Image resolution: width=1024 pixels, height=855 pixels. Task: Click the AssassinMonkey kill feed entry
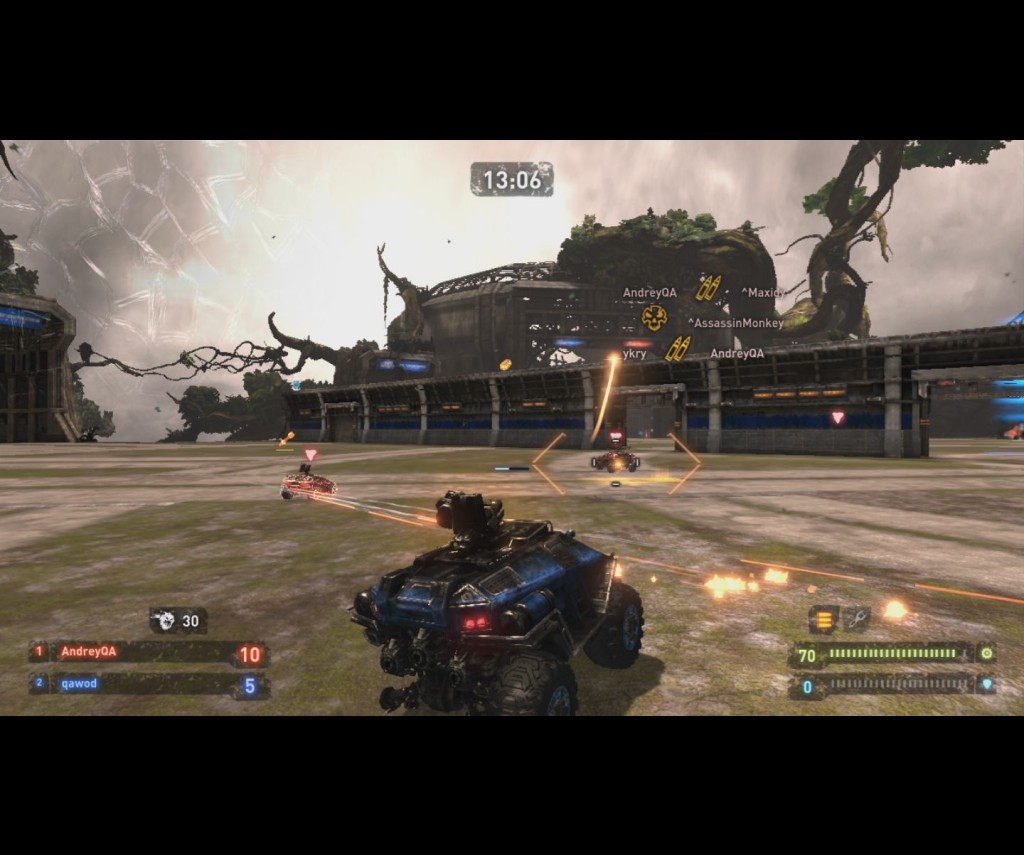735,323
